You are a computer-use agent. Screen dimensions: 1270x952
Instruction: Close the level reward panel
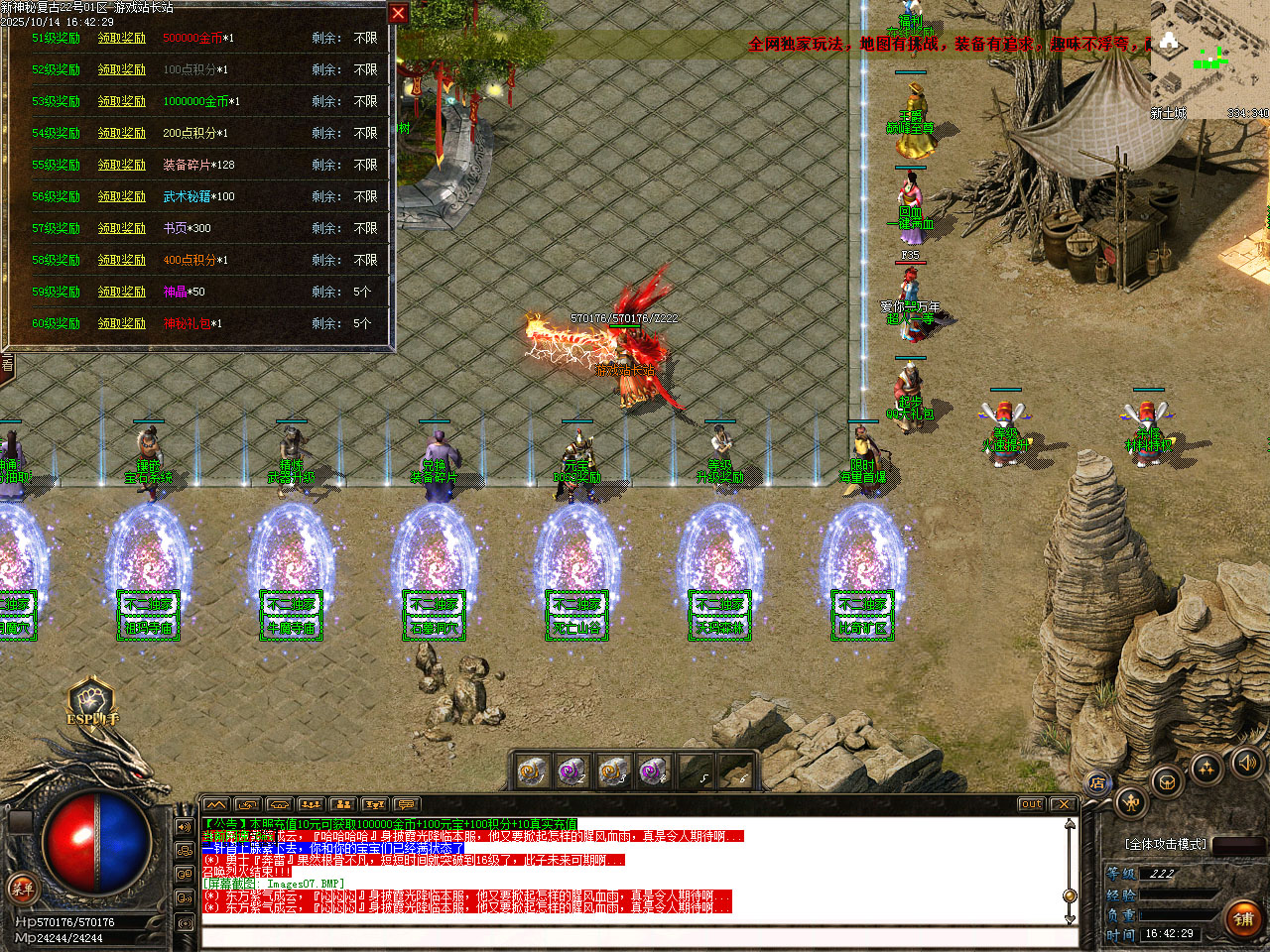tap(398, 13)
